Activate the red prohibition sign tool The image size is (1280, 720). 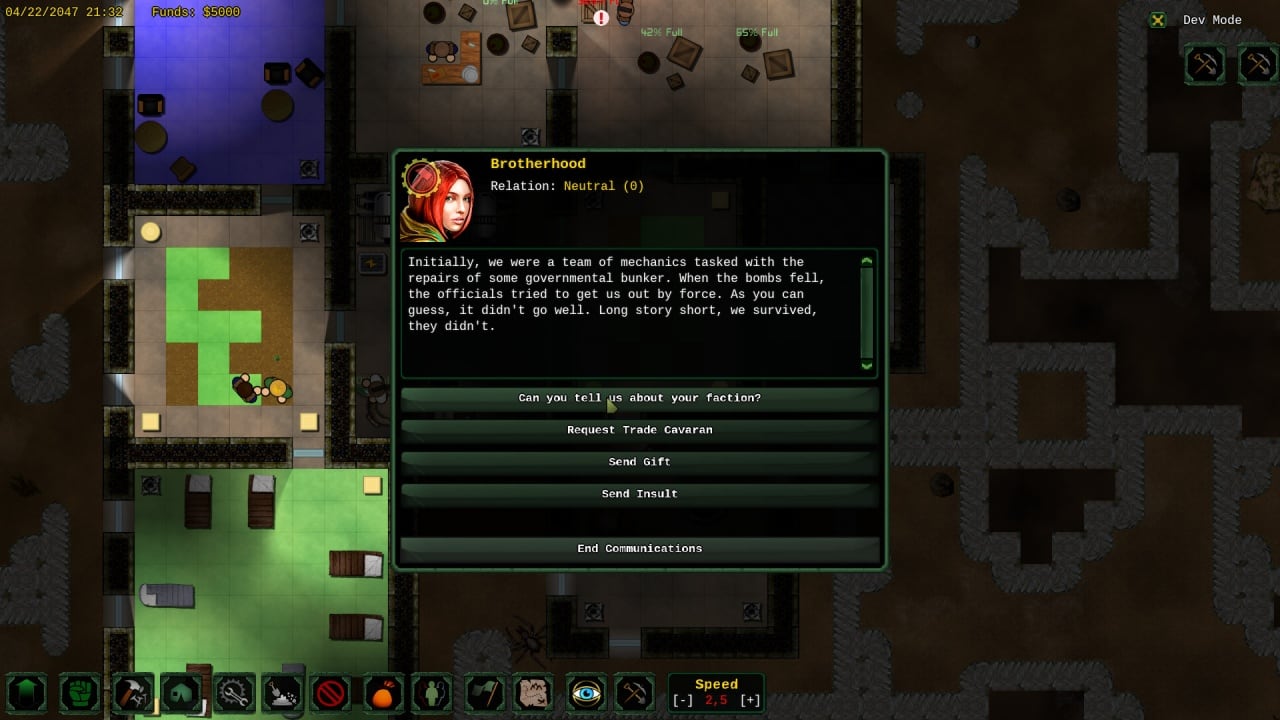tap(330, 693)
